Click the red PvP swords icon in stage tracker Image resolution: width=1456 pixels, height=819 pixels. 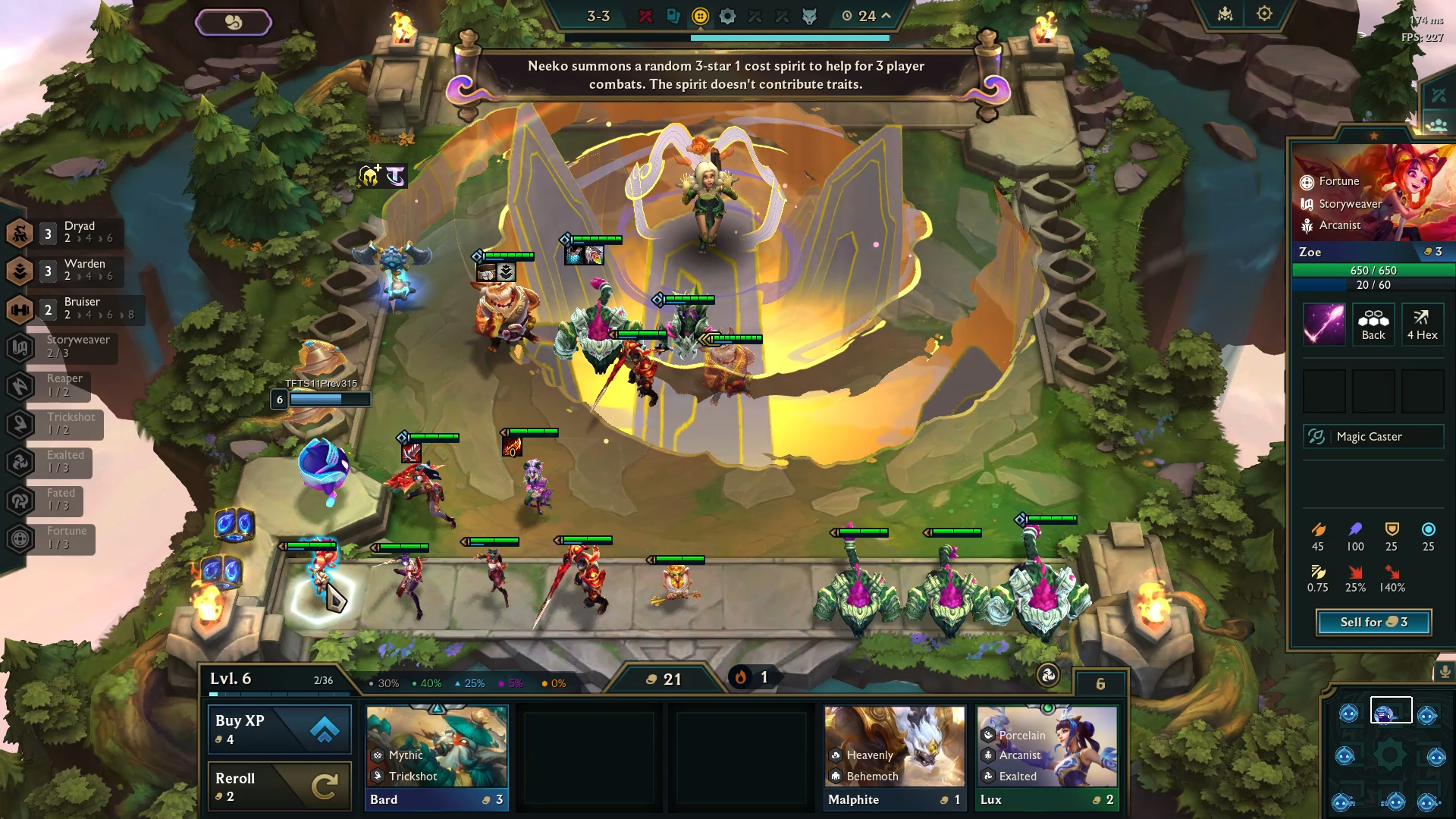click(x=647, y=16)
